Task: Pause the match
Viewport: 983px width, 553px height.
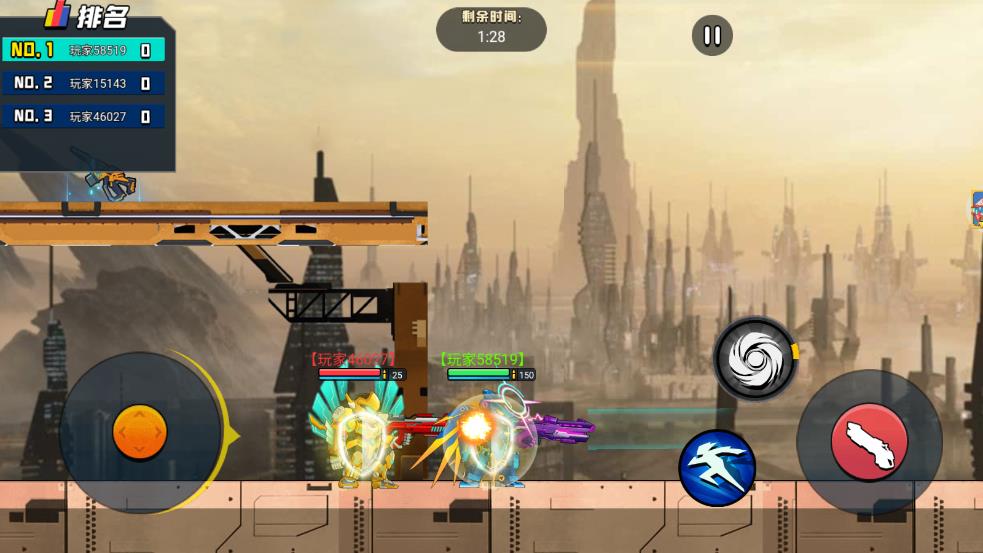Action: [x=712, y=37]
